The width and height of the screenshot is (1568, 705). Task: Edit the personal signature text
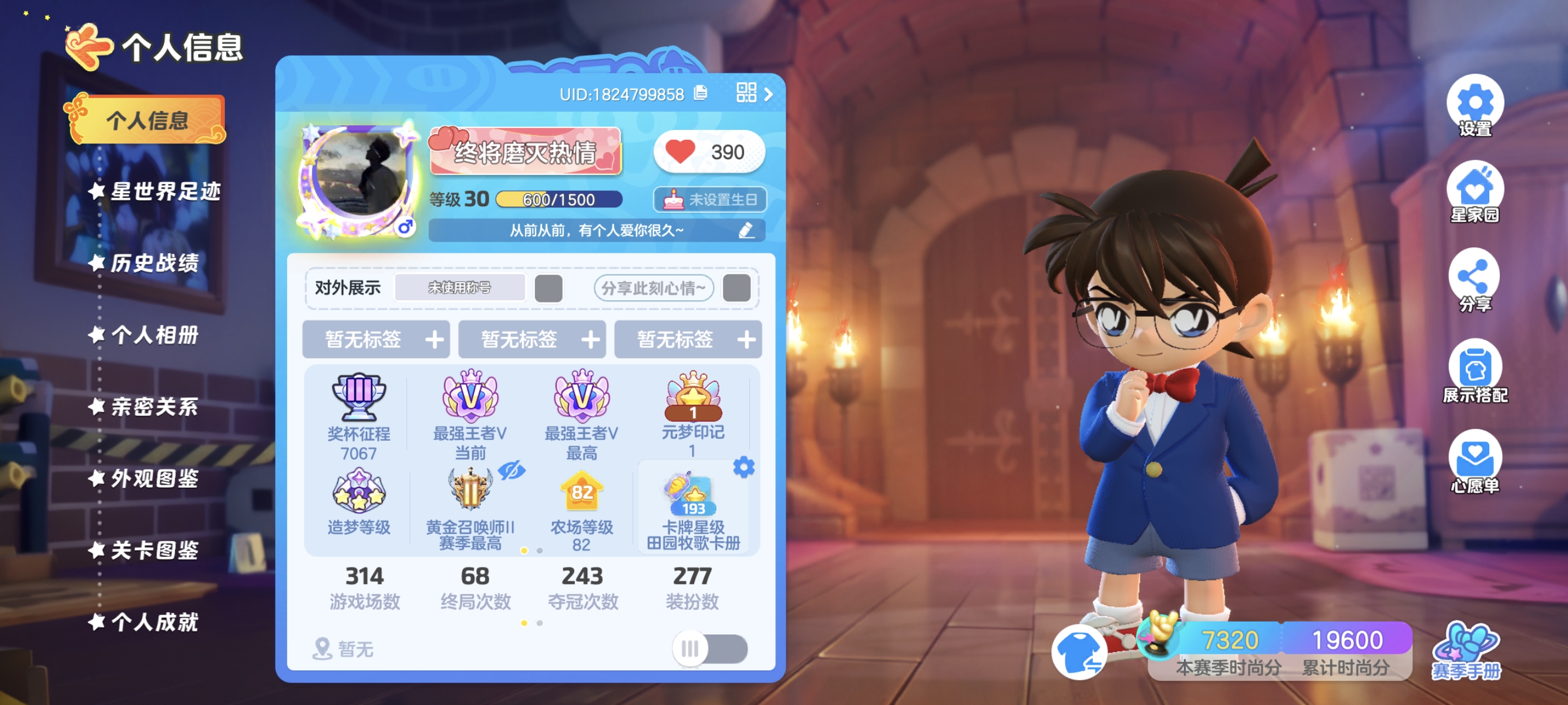click(x=746, y=230)
